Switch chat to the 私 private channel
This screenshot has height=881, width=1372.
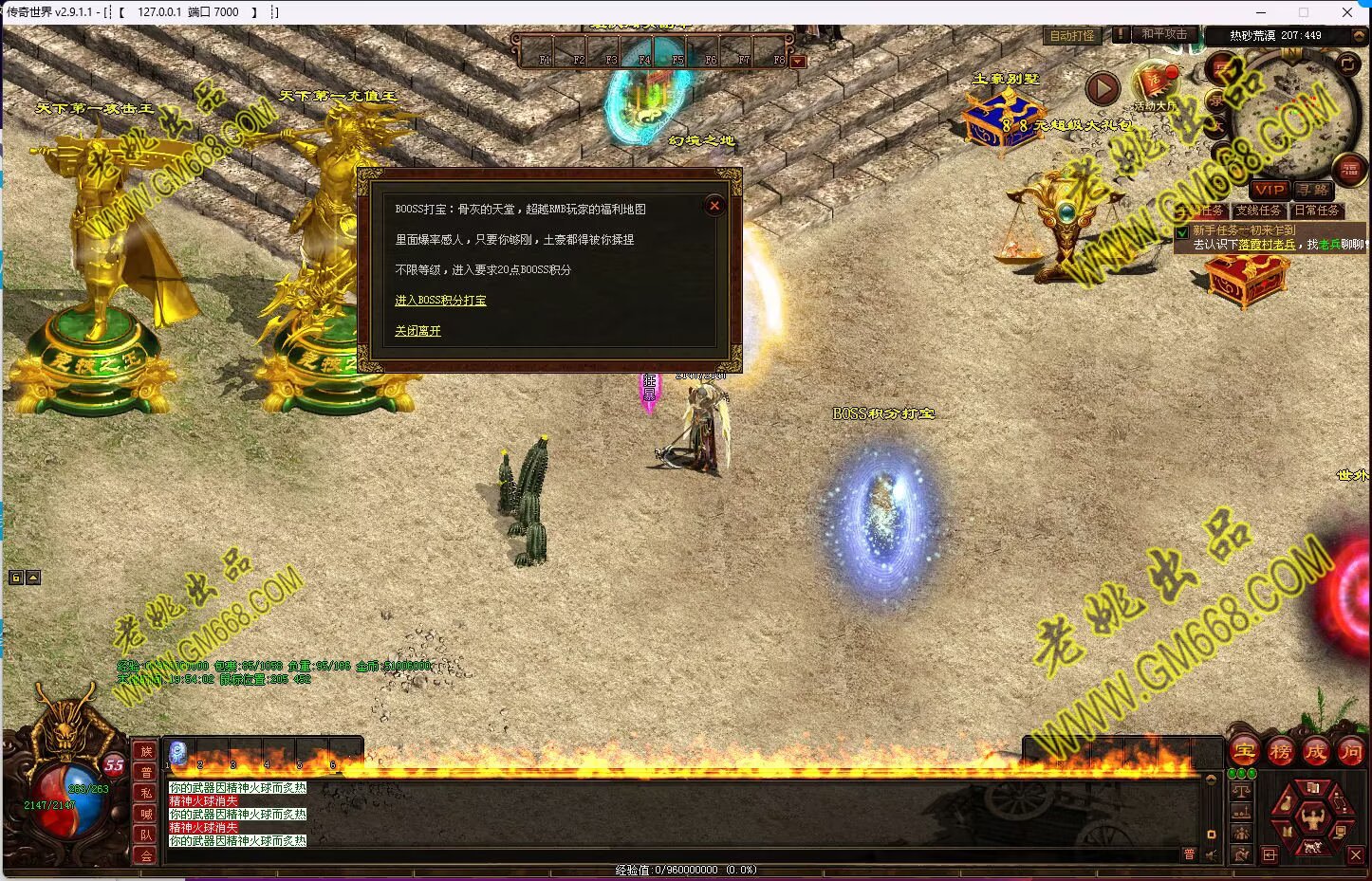[146, 794]
